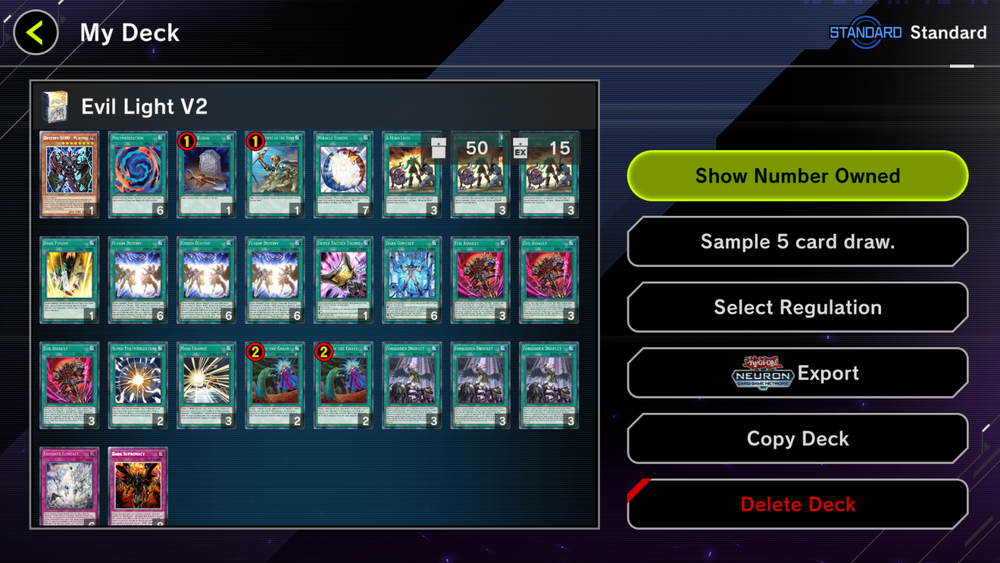This screenshot has height=563, width=1000.
Task: Run a Sample 5 card draw
Action: pos(797,242)
